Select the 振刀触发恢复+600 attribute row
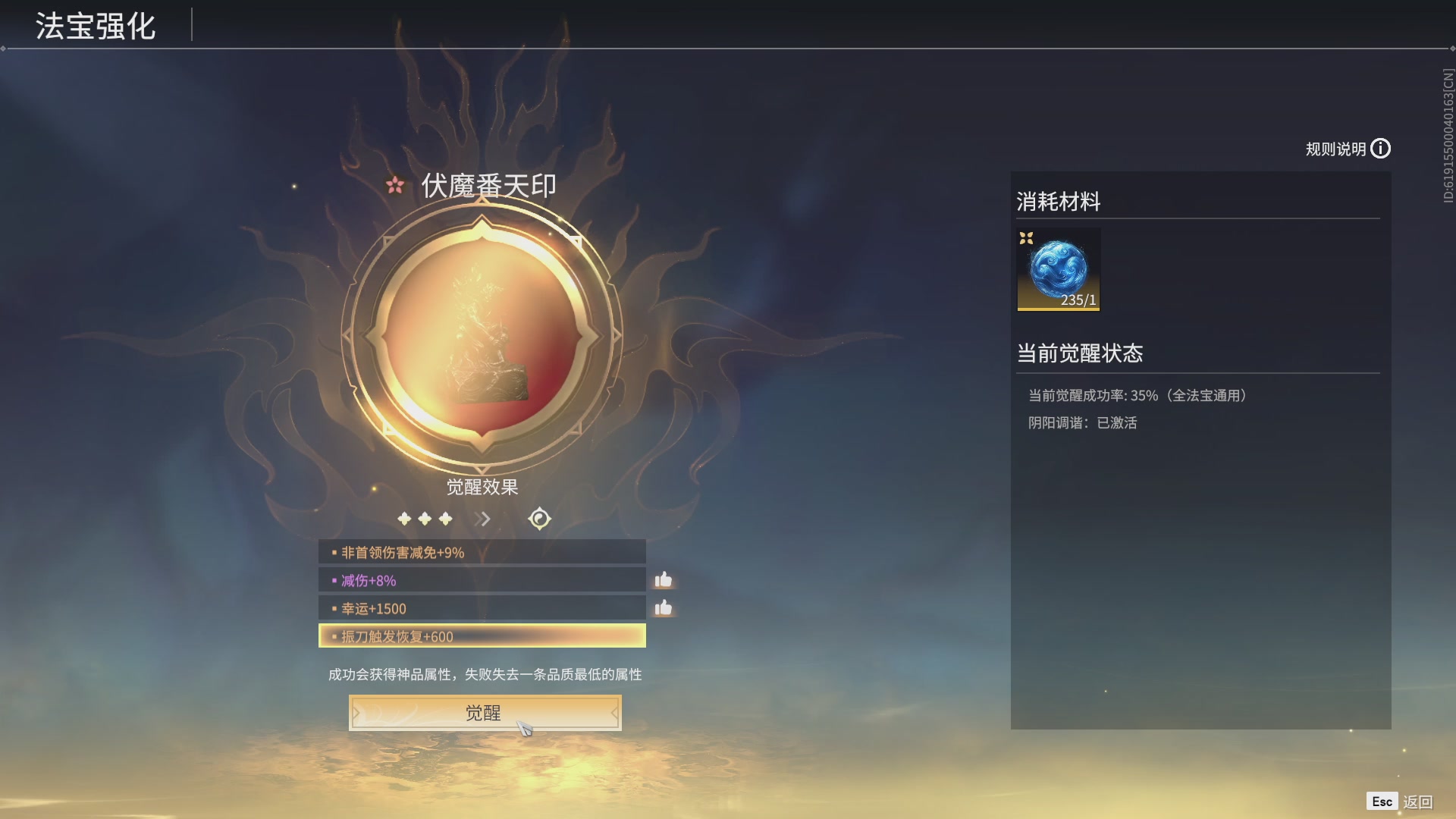The image size is (1456, 819). 482,636
